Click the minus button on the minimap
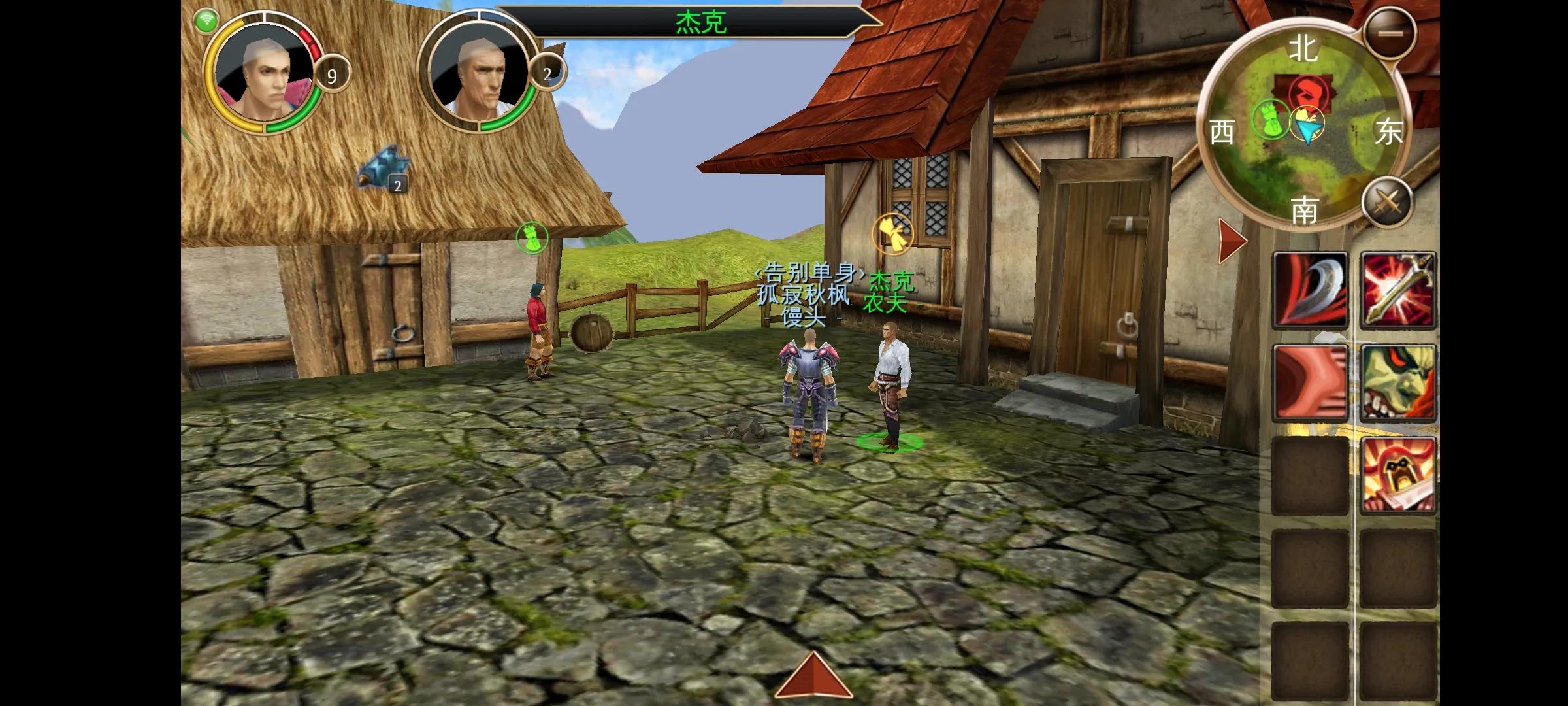Image resolution: width=1568 pixels, height=706 pixels. (1390, 33)
